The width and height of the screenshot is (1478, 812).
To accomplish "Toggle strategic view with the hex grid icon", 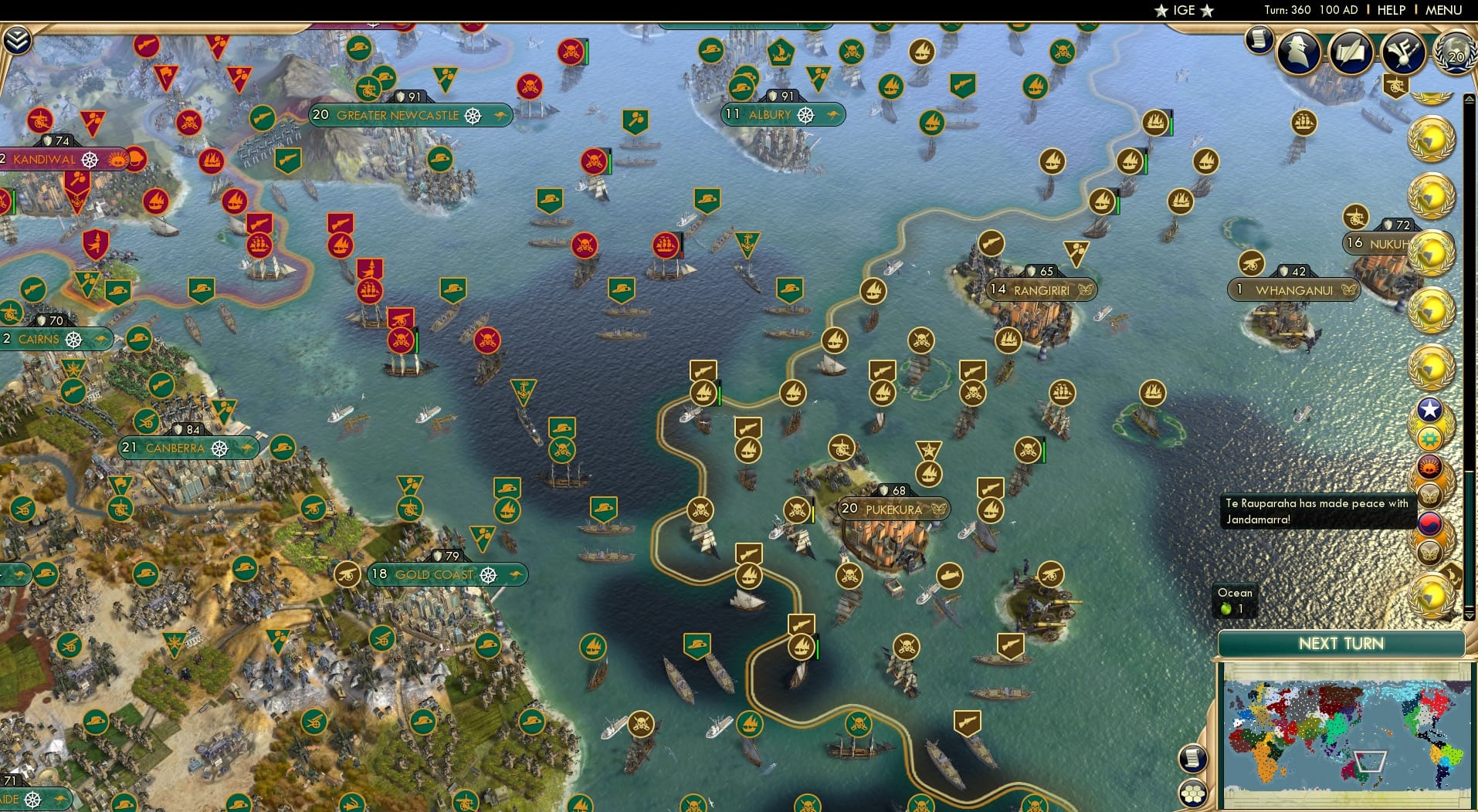I will tap(1193, 794).
